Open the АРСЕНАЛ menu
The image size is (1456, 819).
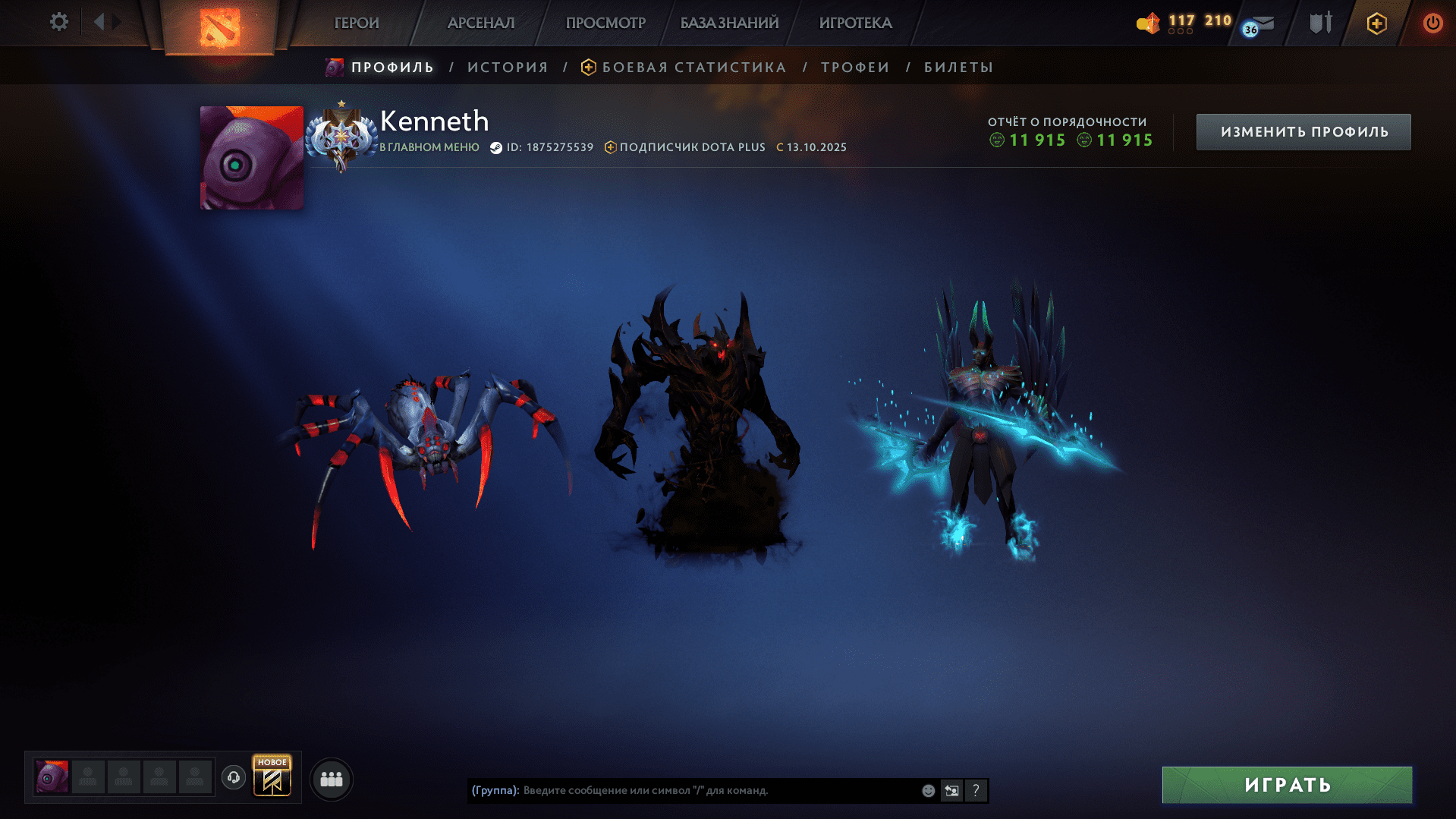[x=480, y=23]
